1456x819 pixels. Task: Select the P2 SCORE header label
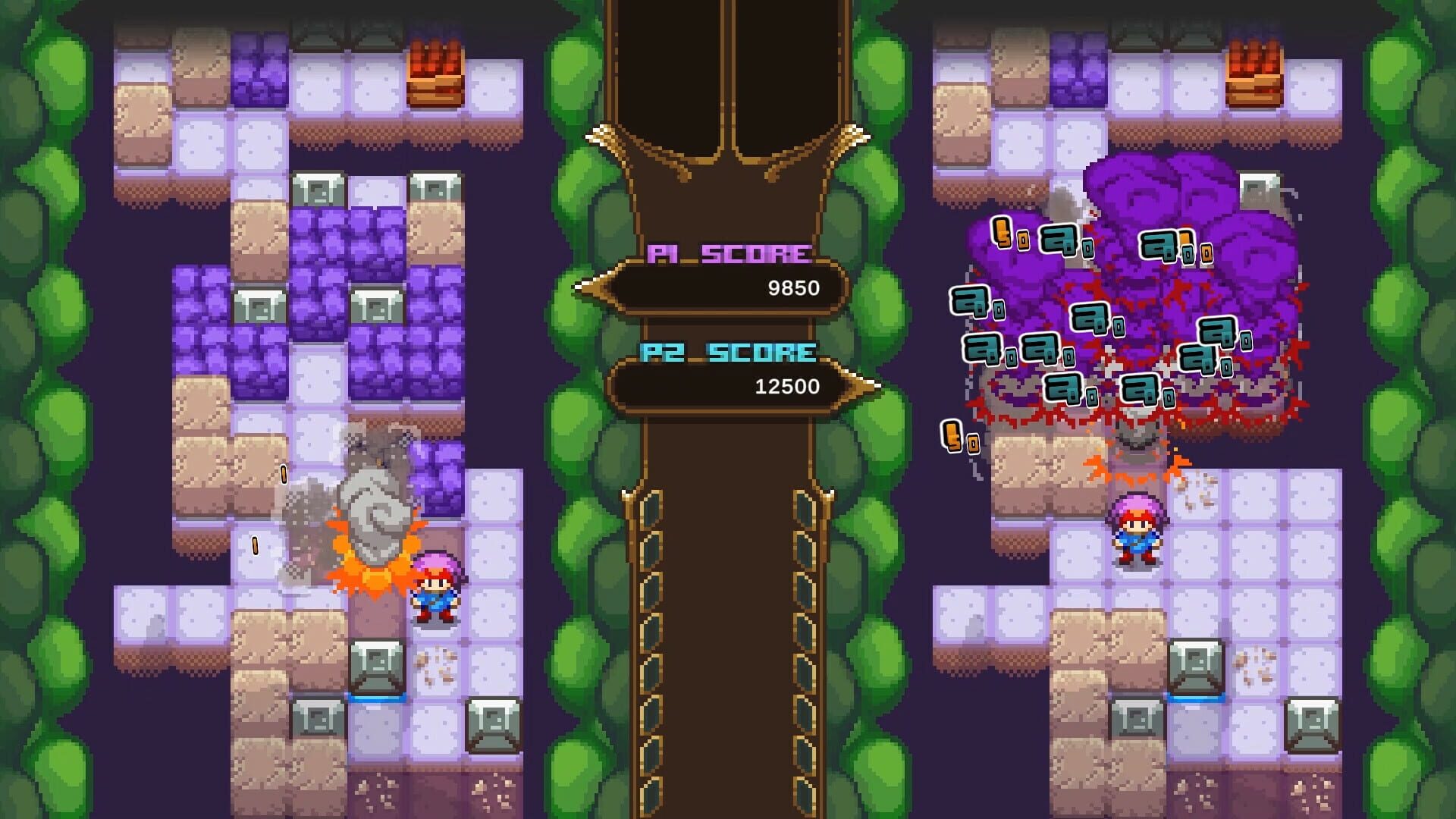726,351
